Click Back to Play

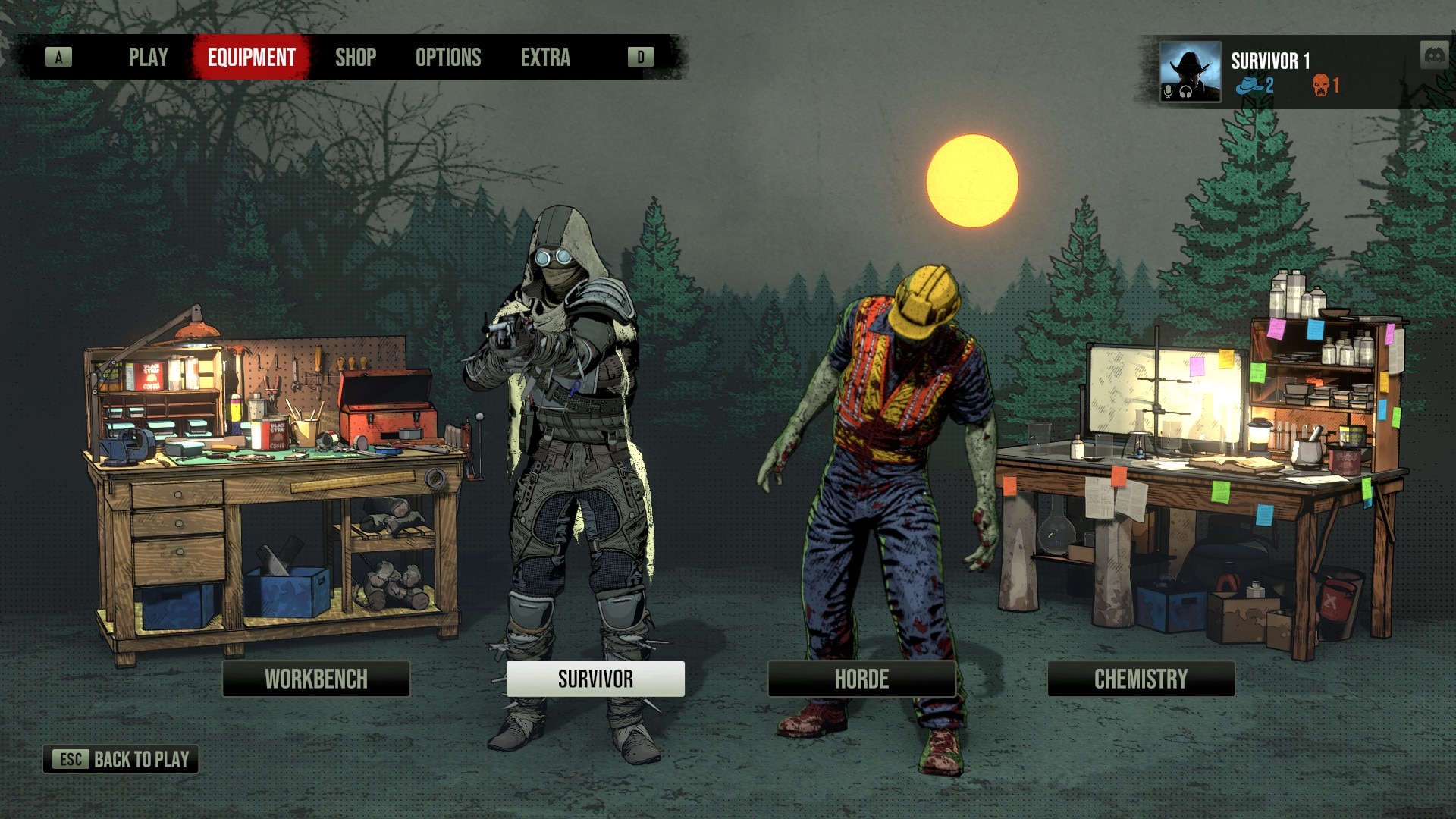(x=121, y=759)
